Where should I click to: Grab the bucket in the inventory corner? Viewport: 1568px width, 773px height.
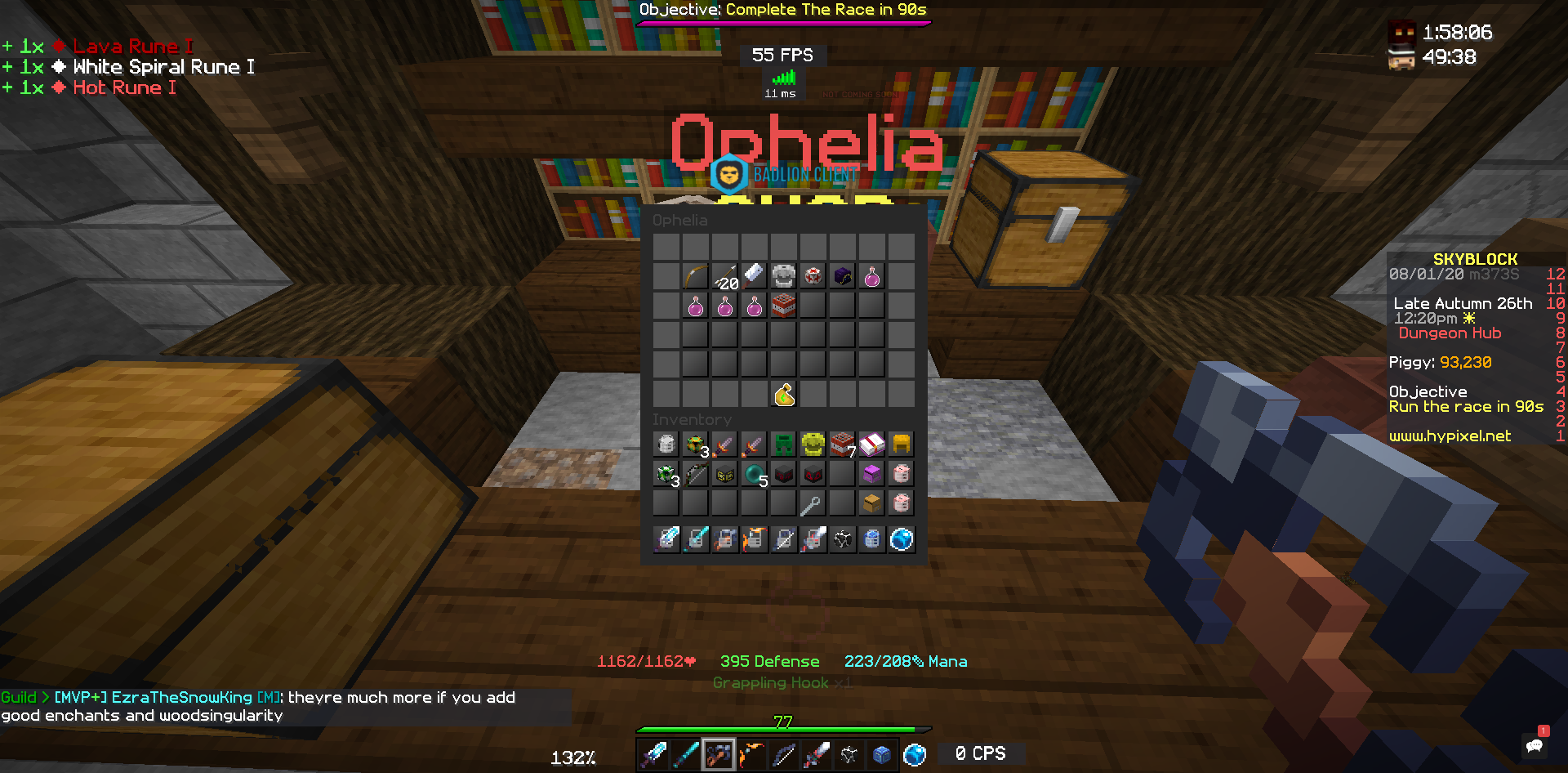[666, 443]
